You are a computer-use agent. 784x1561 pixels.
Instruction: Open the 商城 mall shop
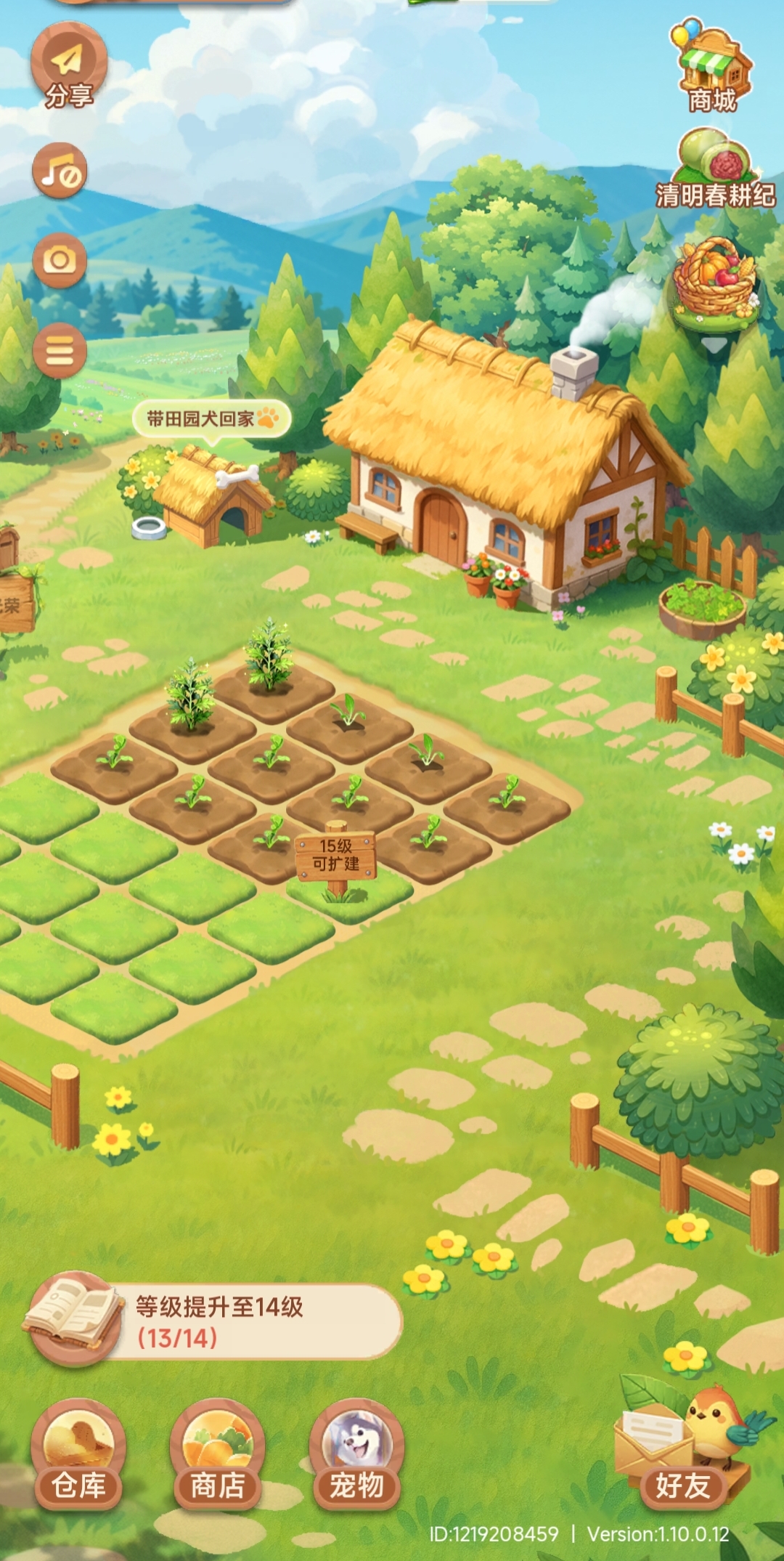tap(713, 69)
